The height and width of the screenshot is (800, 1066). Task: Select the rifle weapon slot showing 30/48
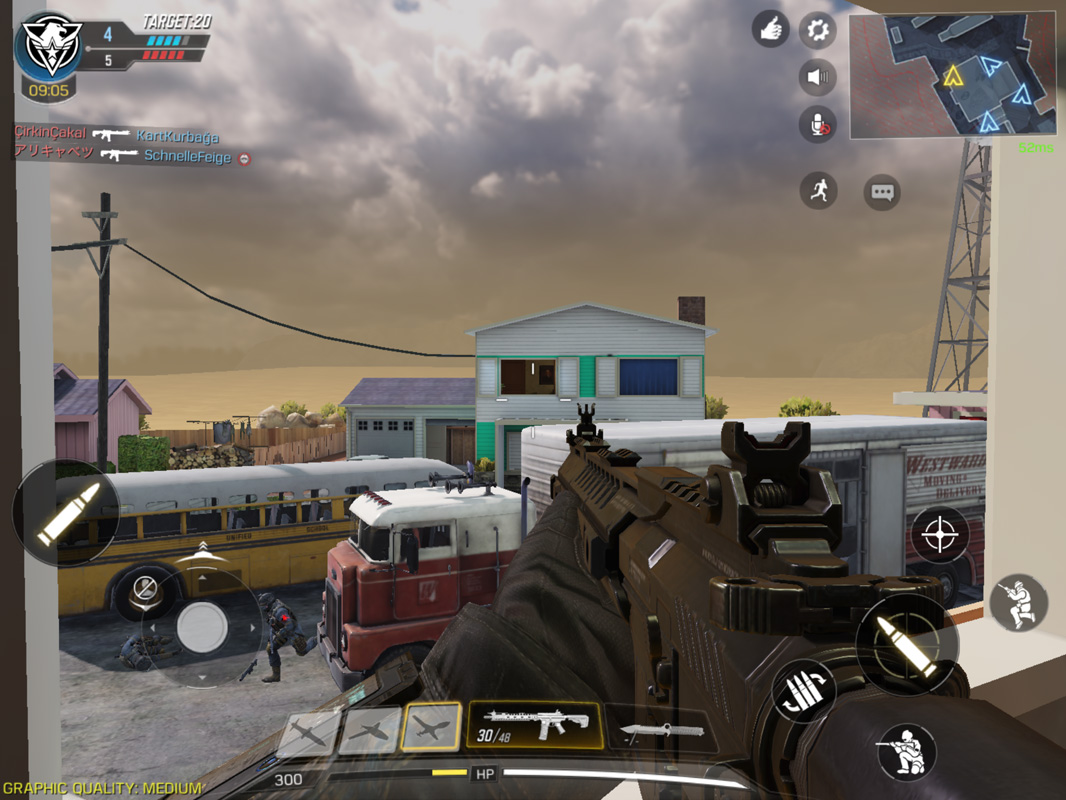click(x=534, y=726)
